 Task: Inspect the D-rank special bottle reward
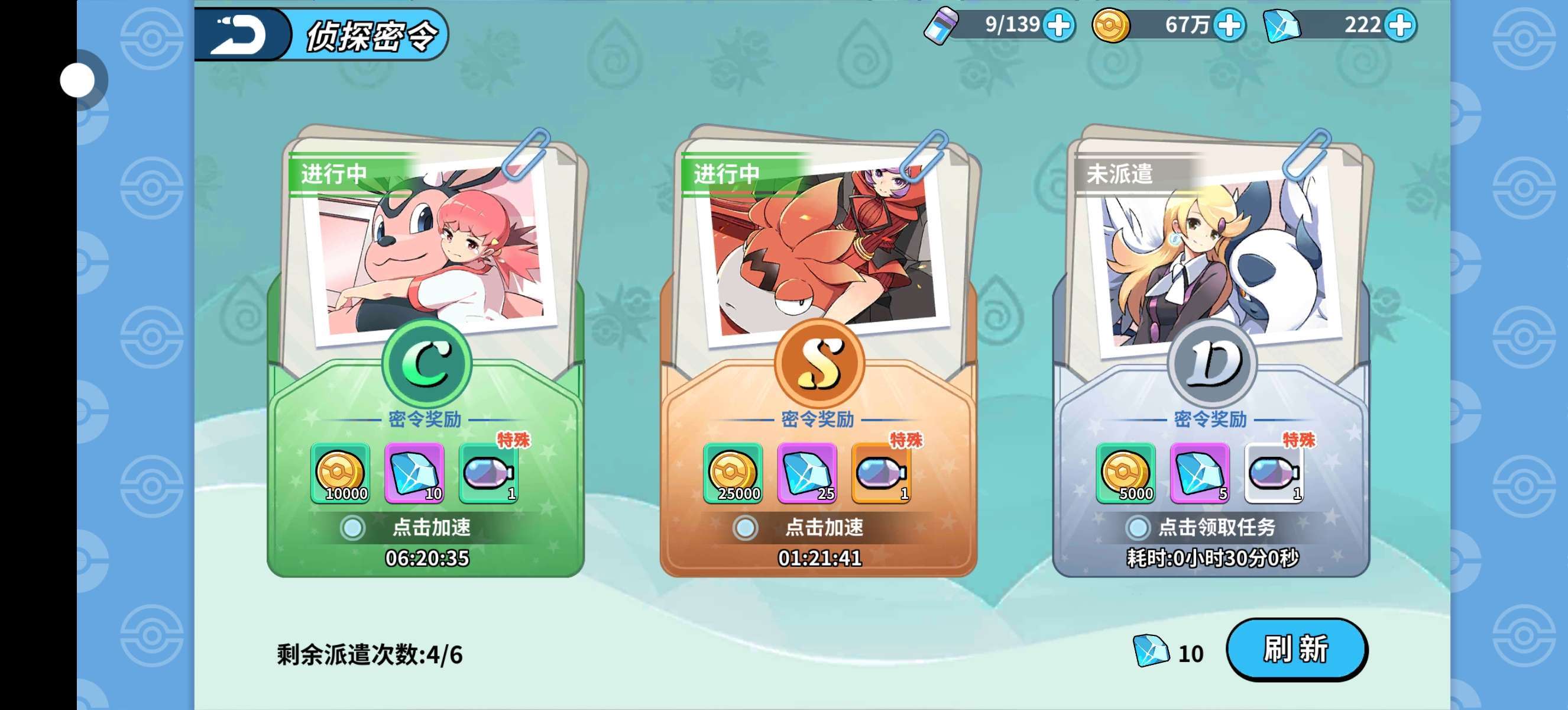tap(1274, 474)
